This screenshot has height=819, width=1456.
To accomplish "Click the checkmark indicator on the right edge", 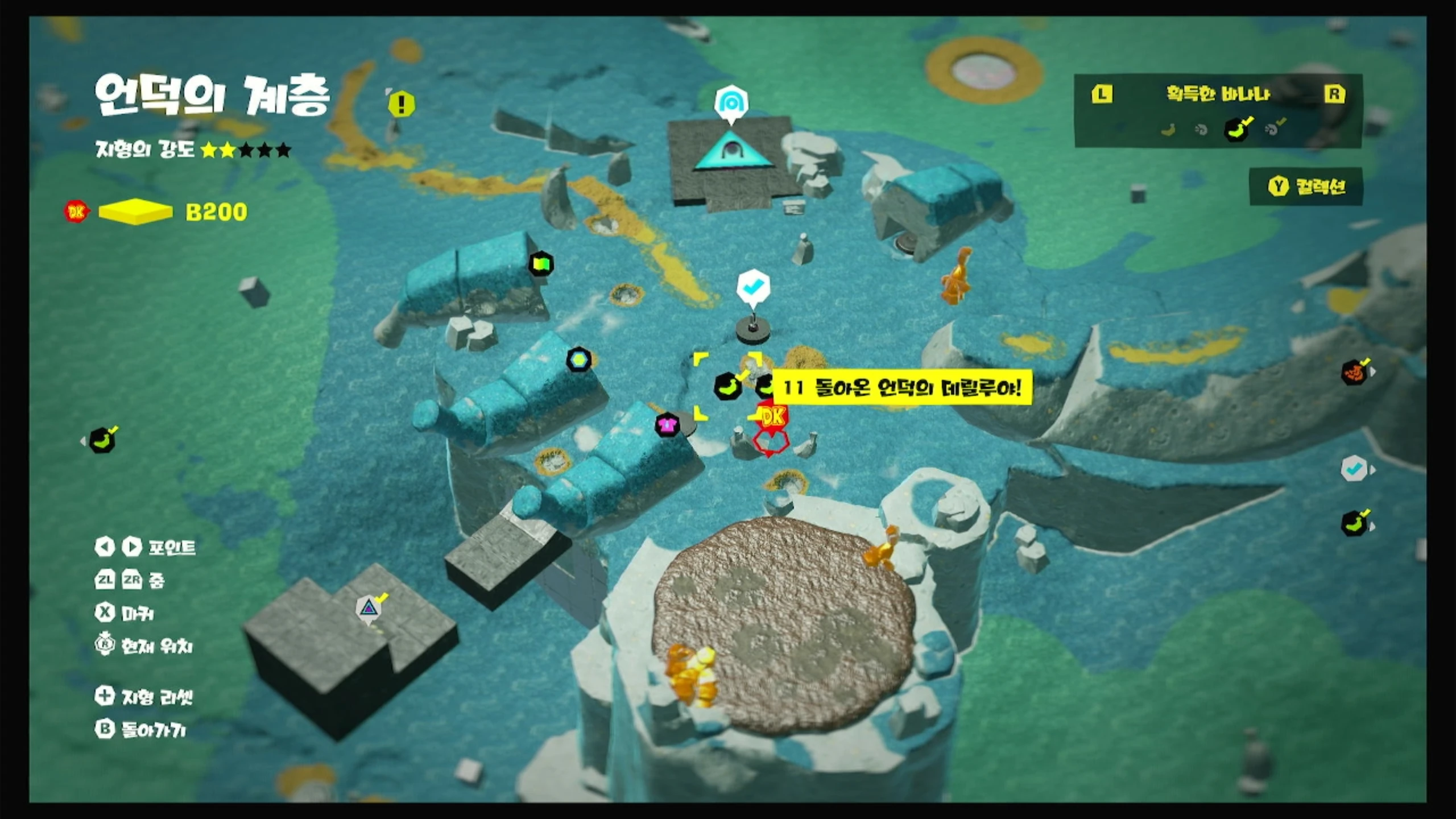I will pyautogui.click(x=1354, y=469).
